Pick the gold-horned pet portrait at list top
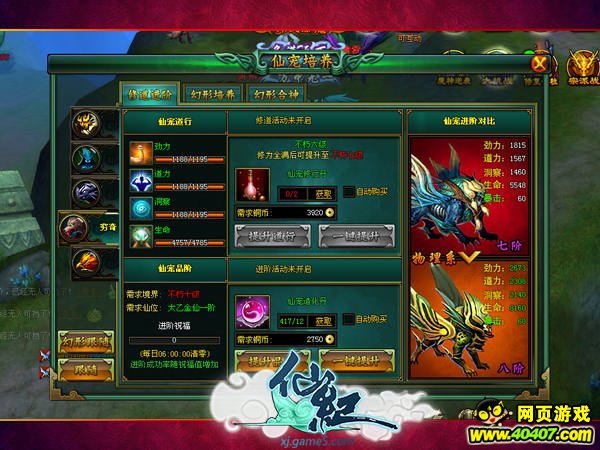 coord(86,124)
